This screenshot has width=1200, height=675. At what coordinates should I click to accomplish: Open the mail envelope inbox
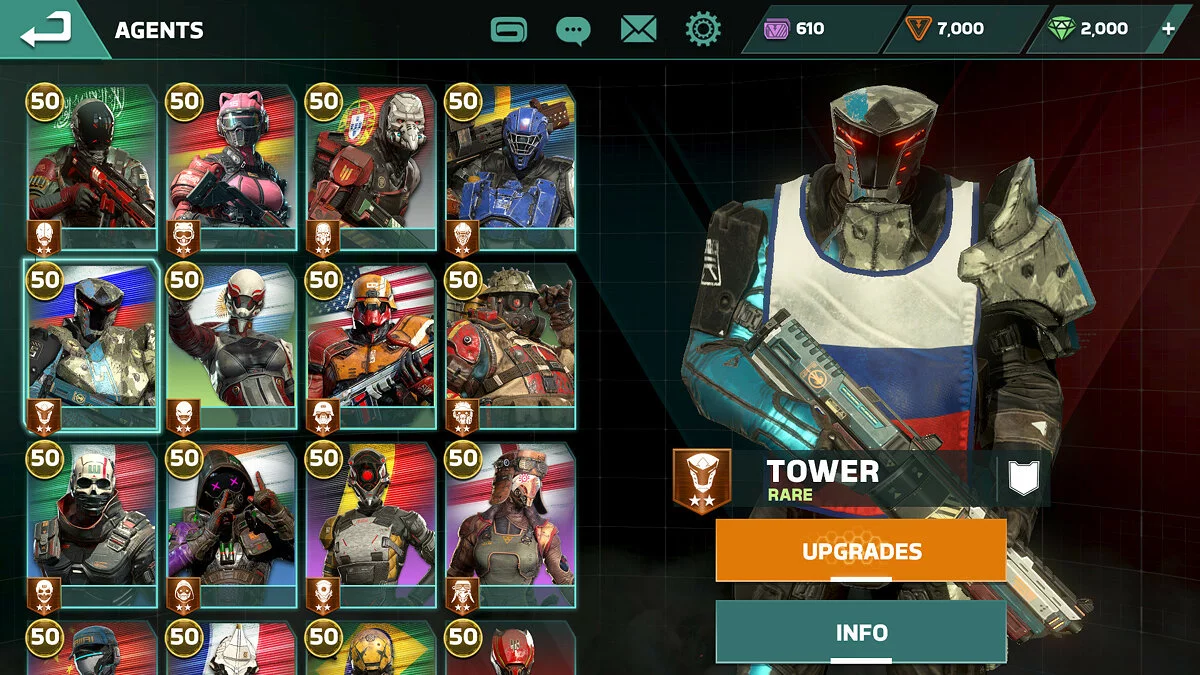pyautogui.click(x=638, y=29)
